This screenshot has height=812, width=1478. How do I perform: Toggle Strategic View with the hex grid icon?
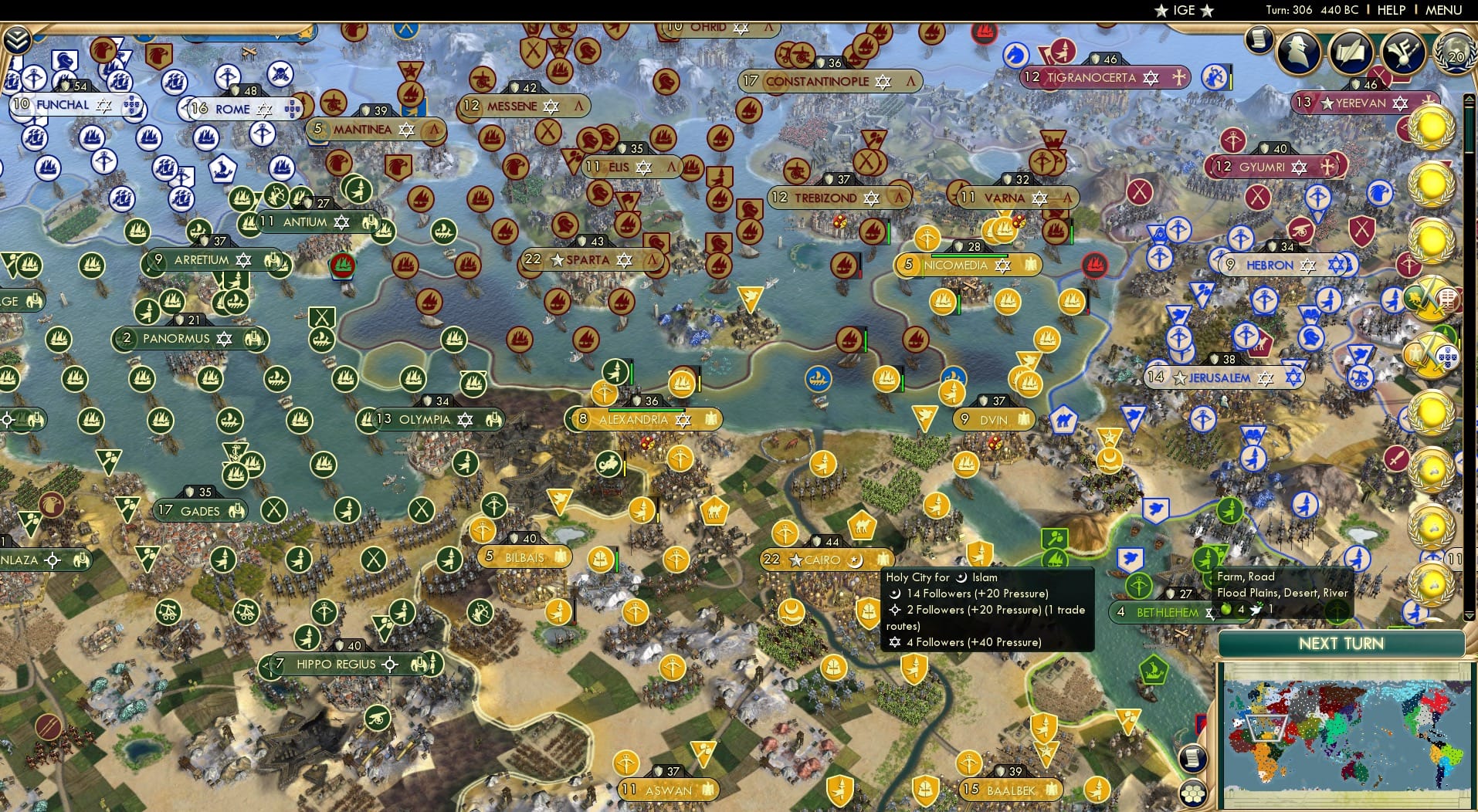pos(1195,794)
